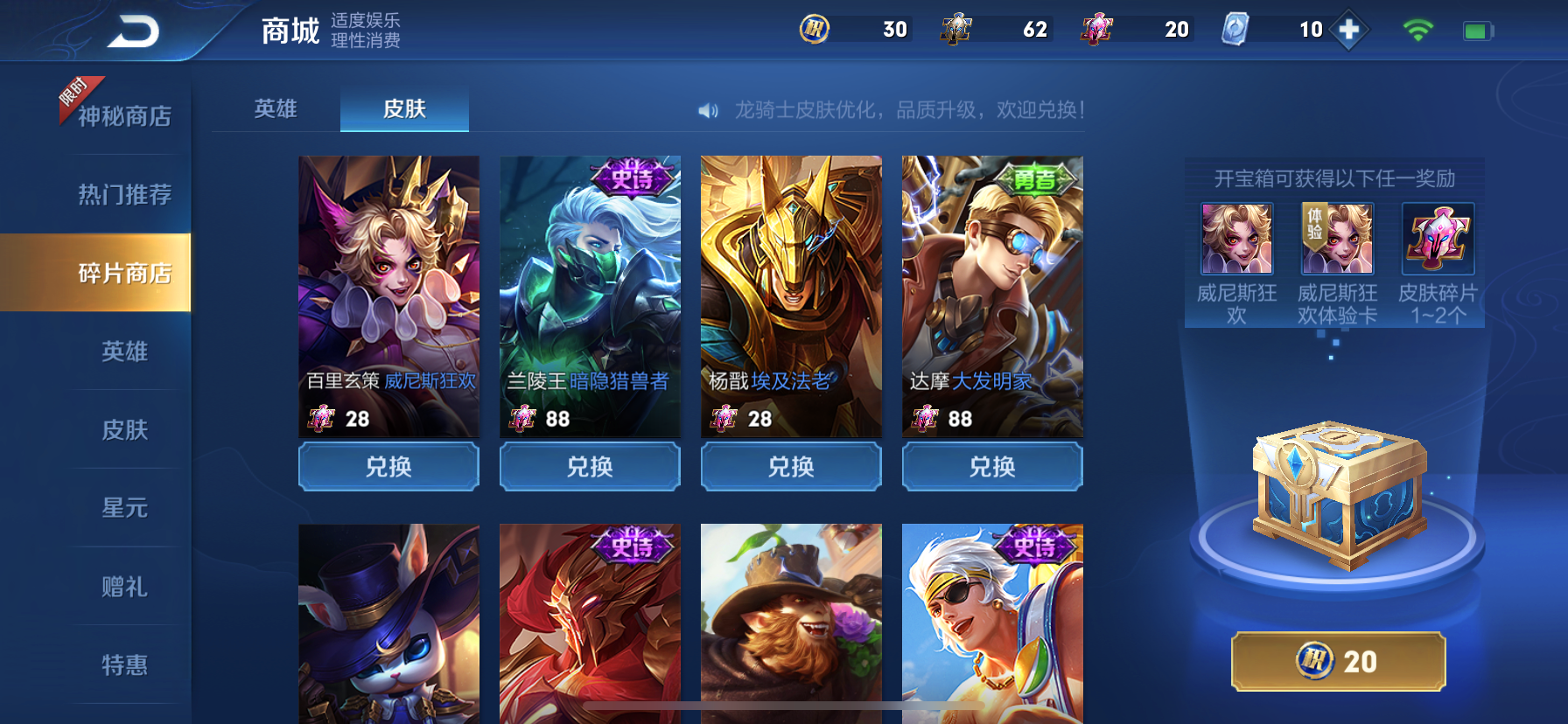Click the pink skin fragment icon showing 20

point(1099,29)
